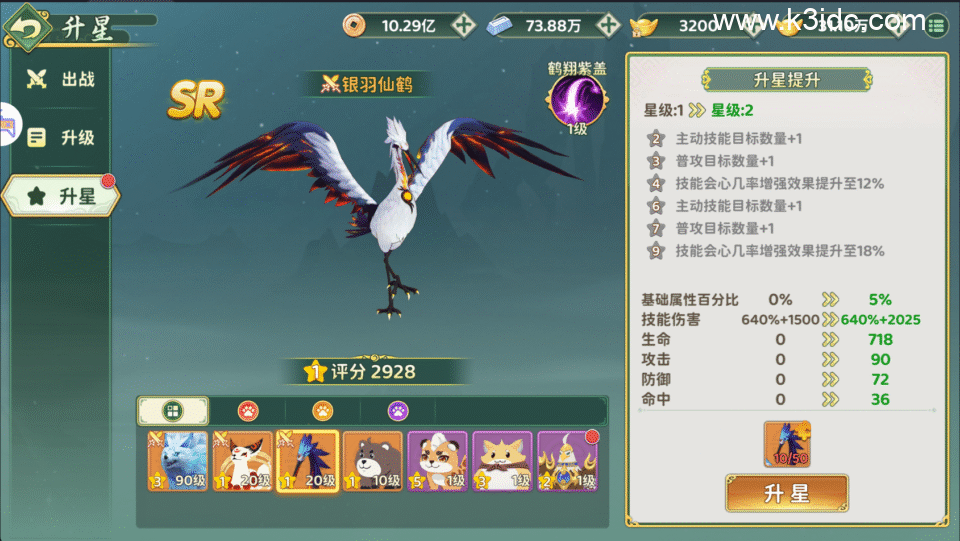Viewport: 960px width, 541px height.
Task: Confirm the 升星 star upgrade button
Action: coord(786,493)
